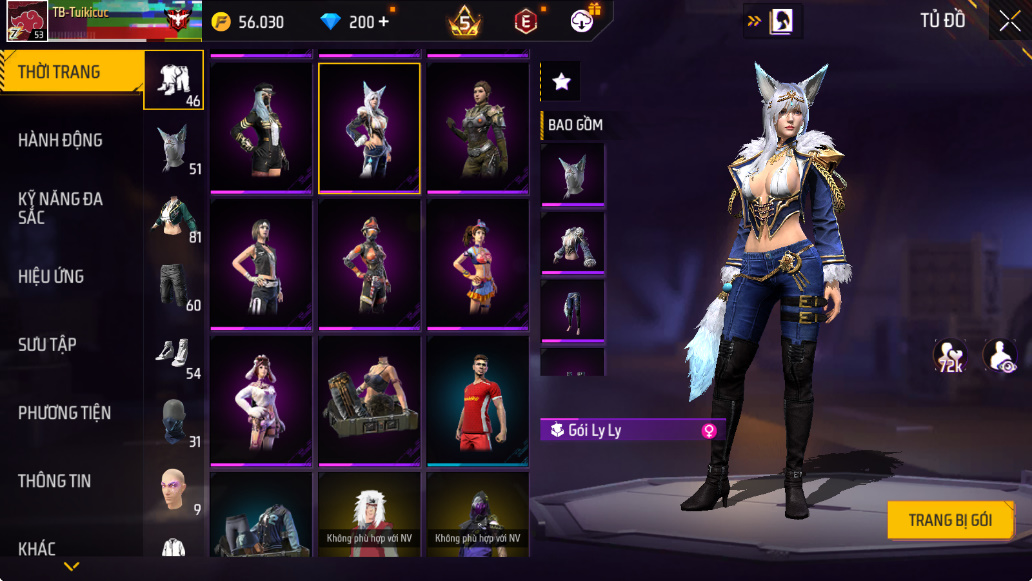Toggle the favorite star icon
The image size is (1032, 581).
[562, 82]
